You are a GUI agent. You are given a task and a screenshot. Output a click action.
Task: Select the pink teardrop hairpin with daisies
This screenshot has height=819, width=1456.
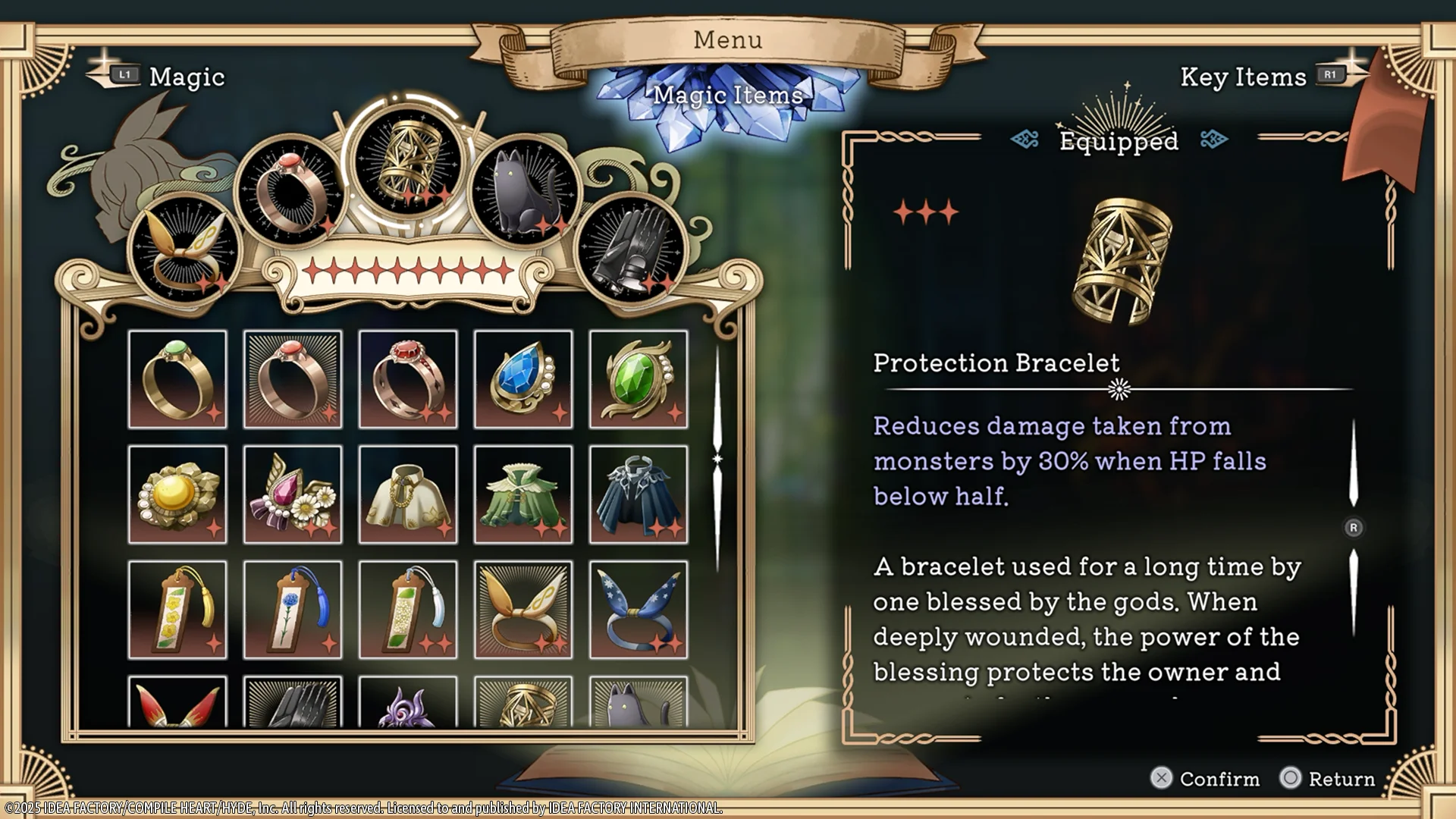point(293,494)
